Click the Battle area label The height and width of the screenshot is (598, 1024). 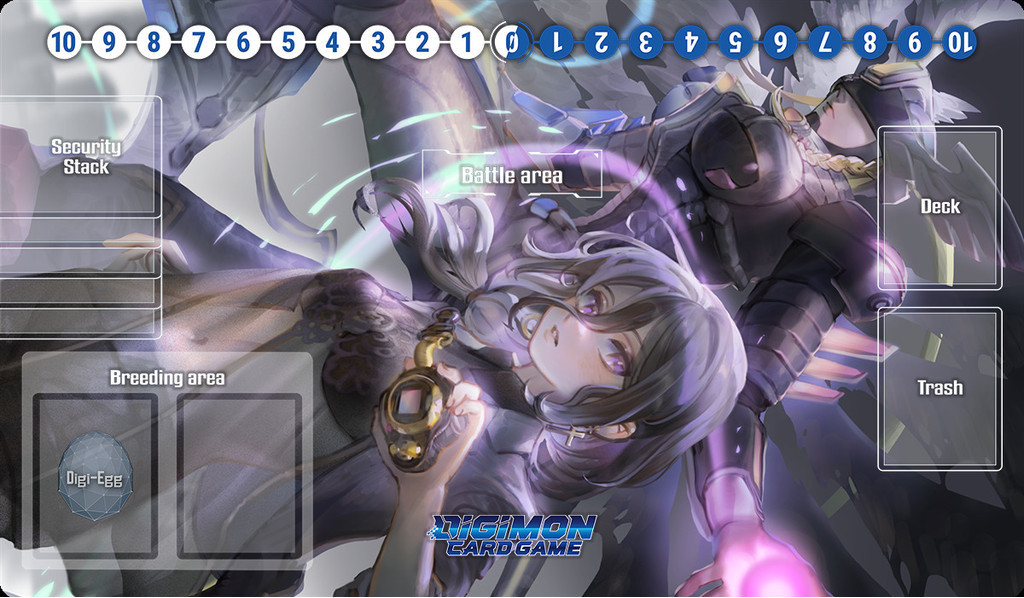(x=511, y=175)
